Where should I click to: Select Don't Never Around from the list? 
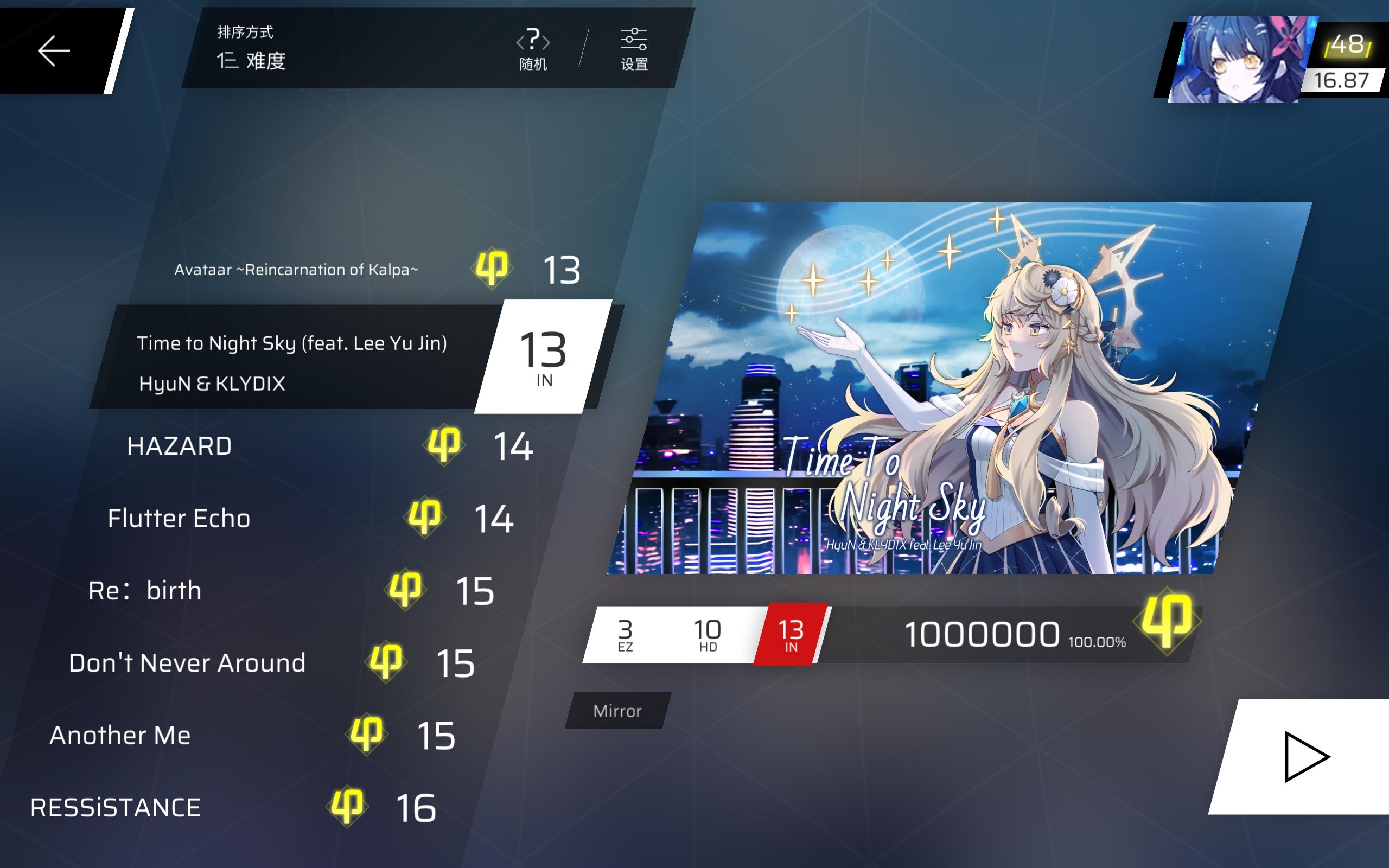(x=187, y=663)
